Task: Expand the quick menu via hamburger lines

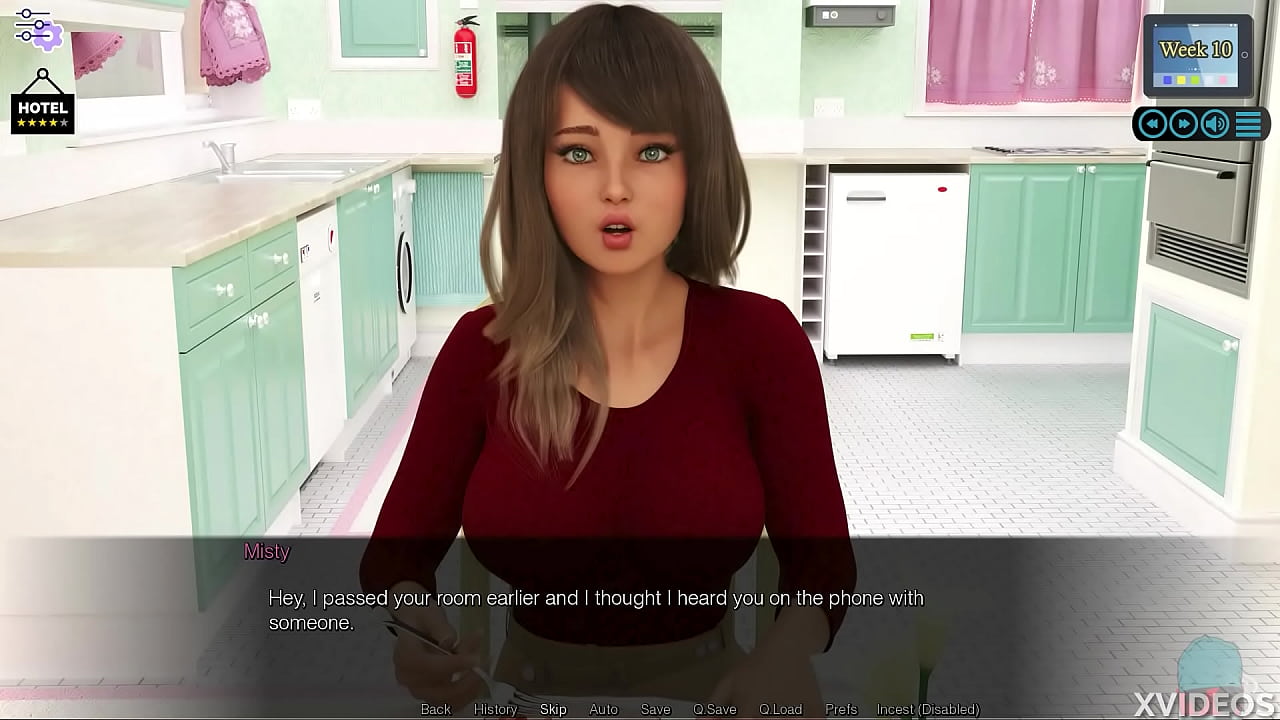Action: 1248,123
